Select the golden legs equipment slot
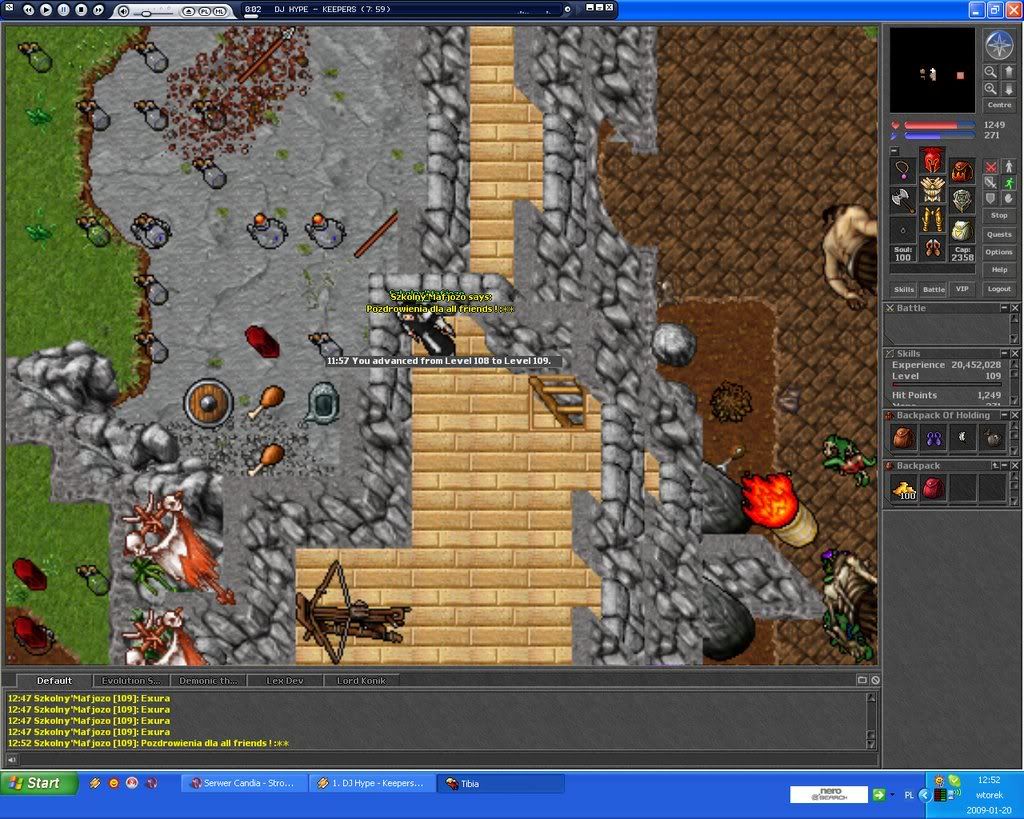The height and width of the screenshot is (819, 1024). 932,219
